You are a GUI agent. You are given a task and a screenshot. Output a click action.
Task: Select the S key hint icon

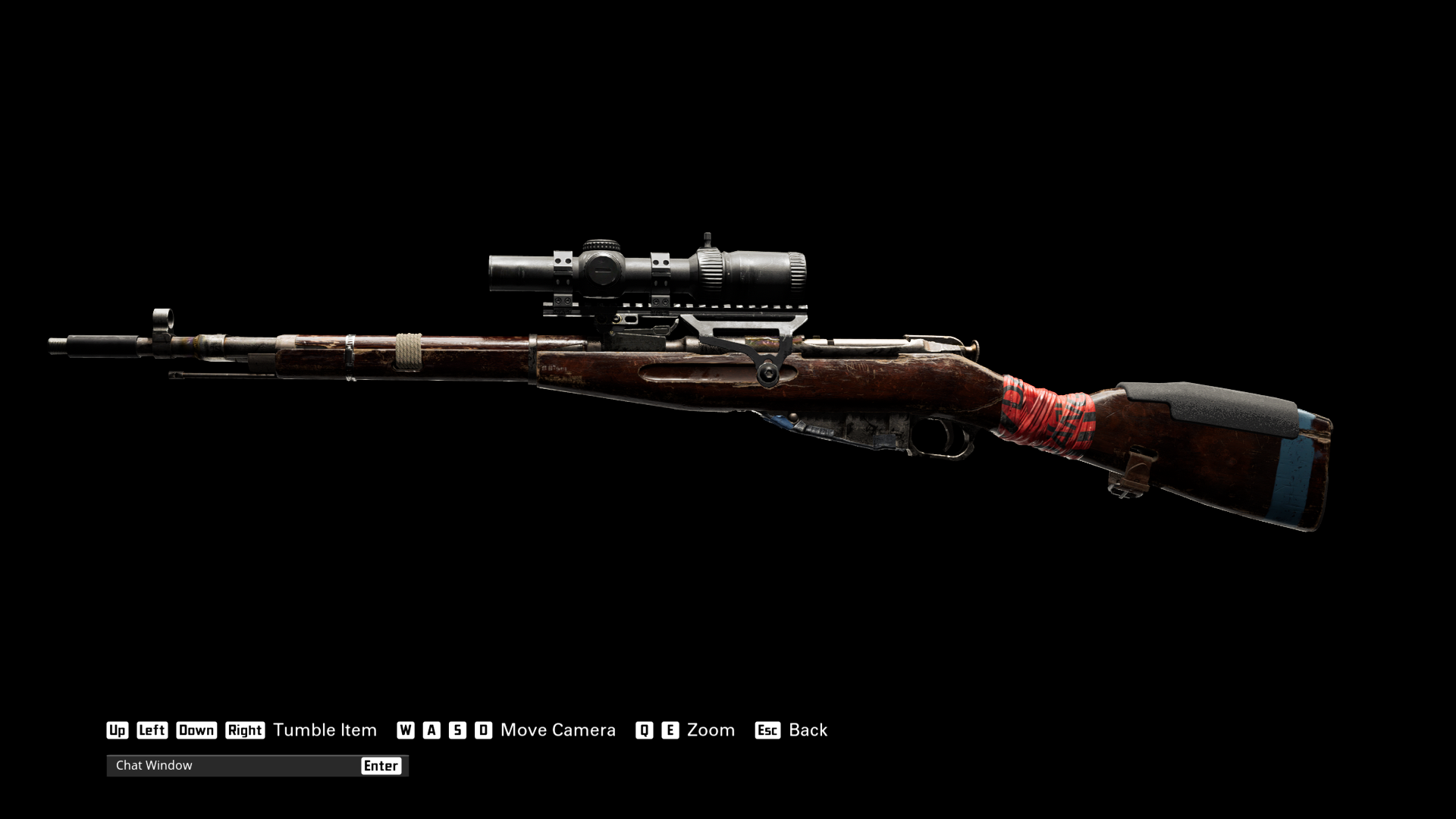[x=457, y=730]
